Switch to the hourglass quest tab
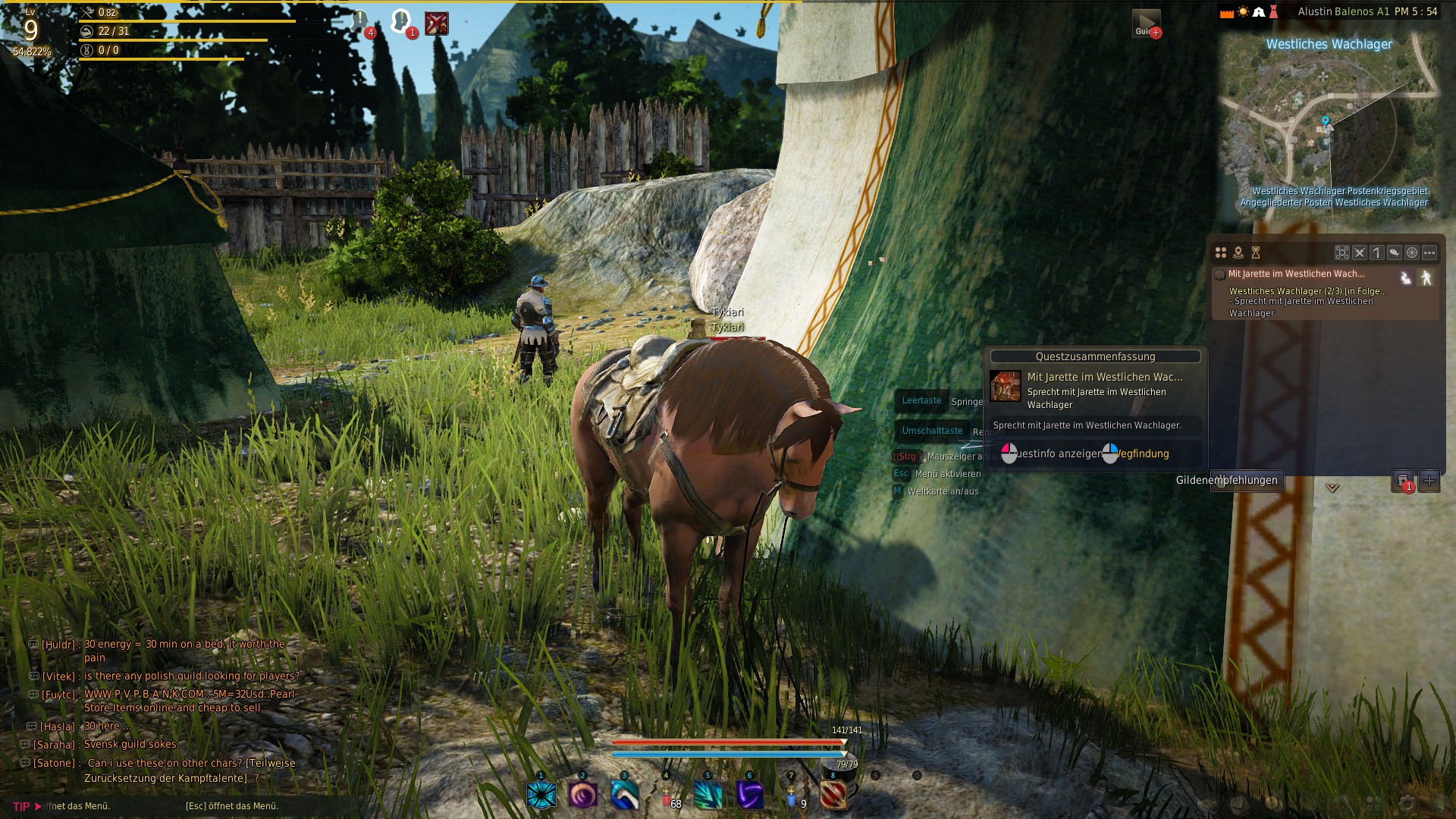Screen dimensions: 1456x819 tap(1256, 253)
